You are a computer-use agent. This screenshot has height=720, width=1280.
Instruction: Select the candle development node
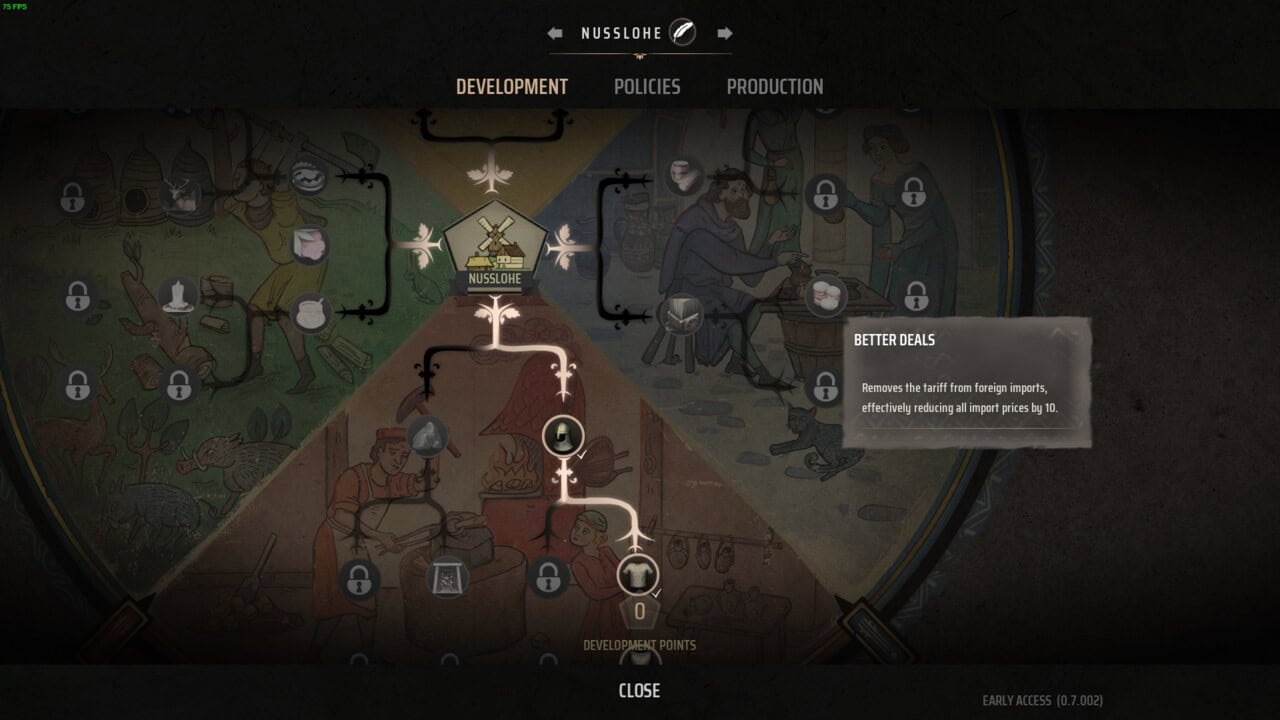(x=178, y=296)
